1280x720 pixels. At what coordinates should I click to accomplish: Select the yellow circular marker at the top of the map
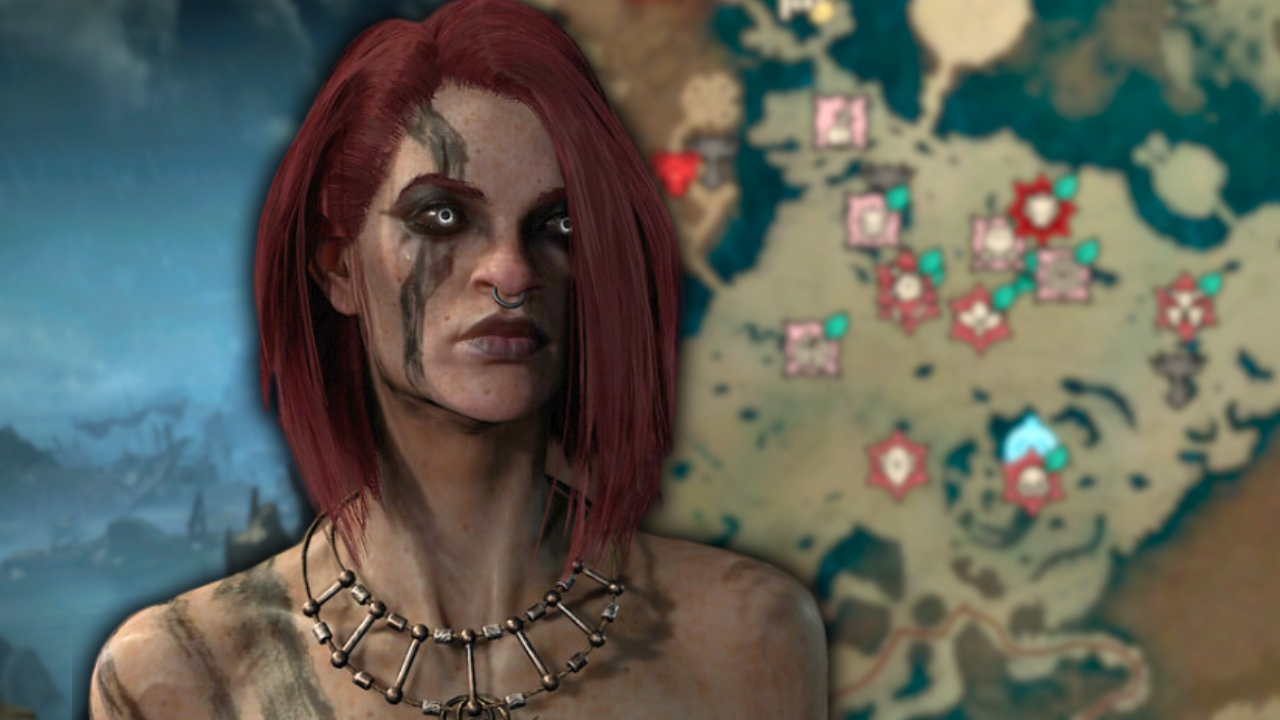(821, 12)
